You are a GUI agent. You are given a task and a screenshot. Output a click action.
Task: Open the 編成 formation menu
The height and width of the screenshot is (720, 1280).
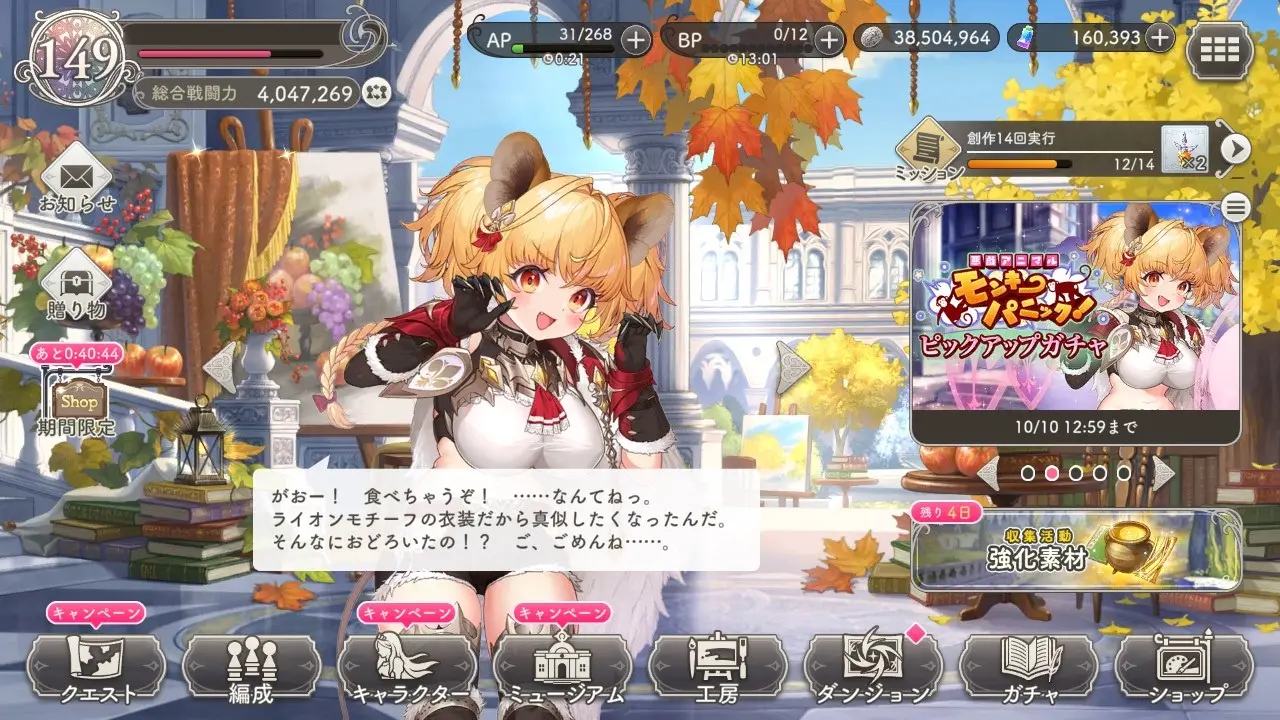tap(251, 667)
